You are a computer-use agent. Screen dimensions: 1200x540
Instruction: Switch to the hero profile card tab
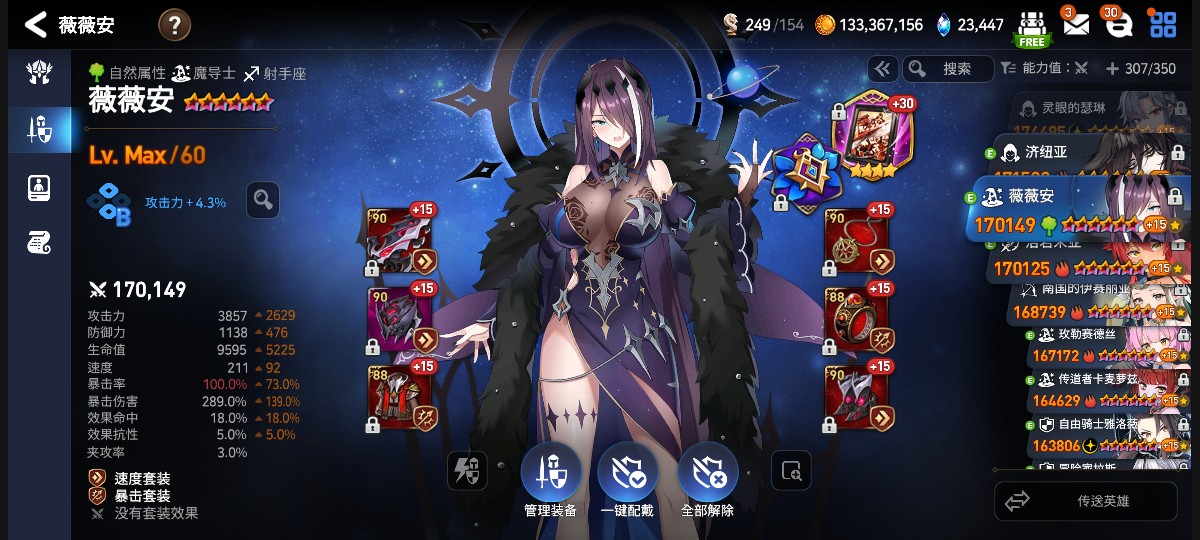[39, 187]
